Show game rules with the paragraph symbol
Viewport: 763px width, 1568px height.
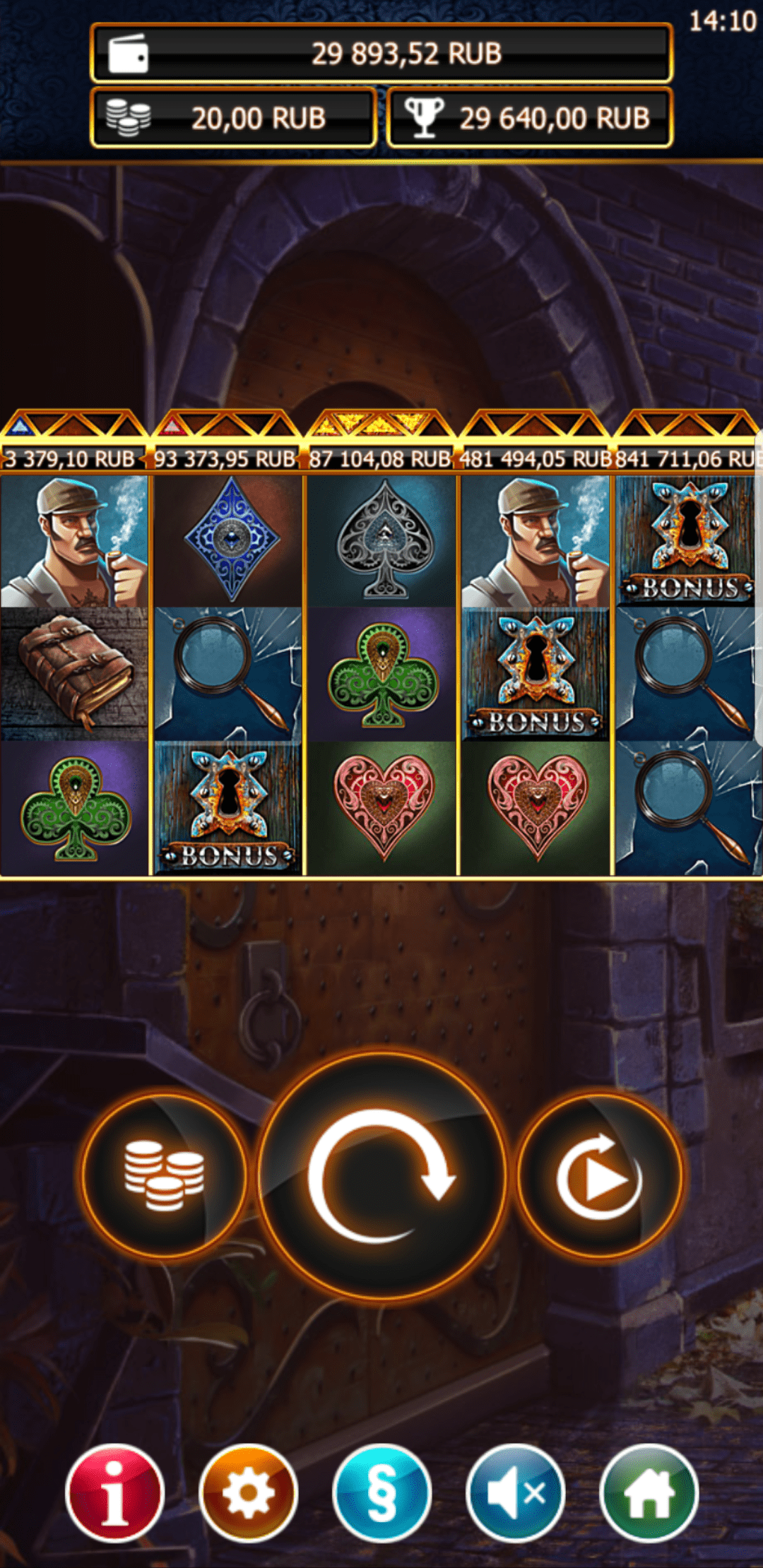(381, 1493)
